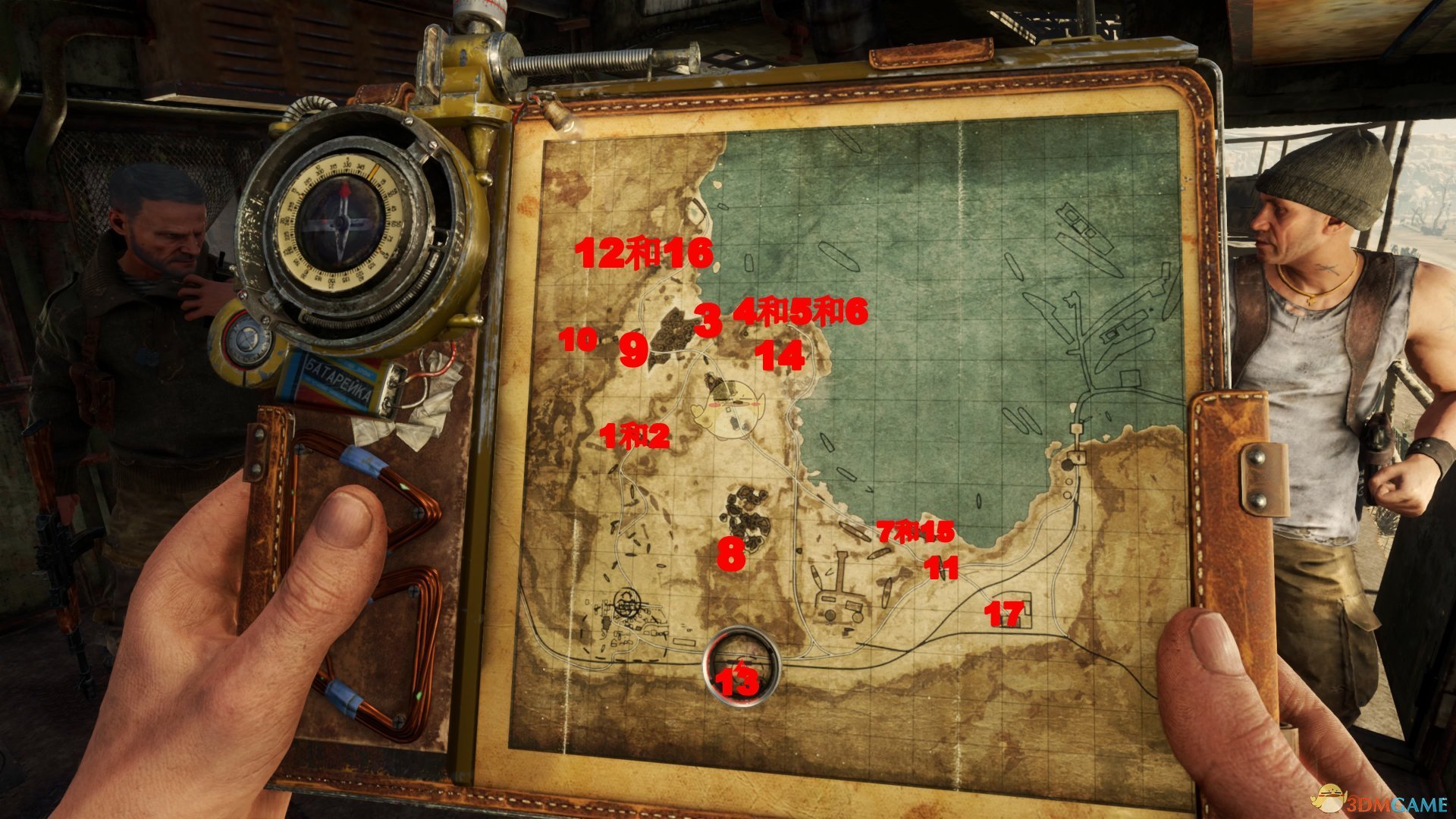1456x819 pixels.
Task: Select the number 11 map marker
Action: (x=941, y=567)
